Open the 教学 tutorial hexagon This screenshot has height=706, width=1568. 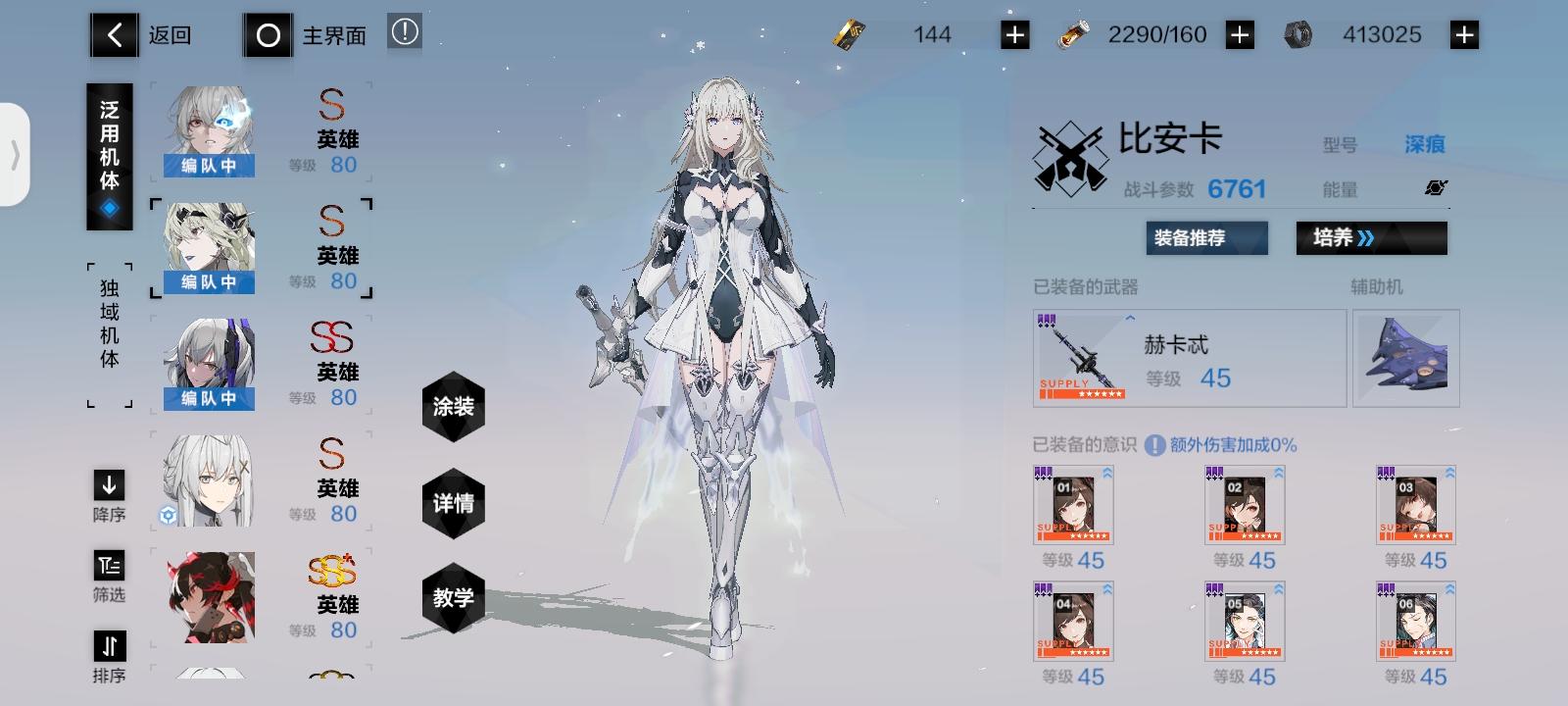pyautogui.click(x=452, y=601)
